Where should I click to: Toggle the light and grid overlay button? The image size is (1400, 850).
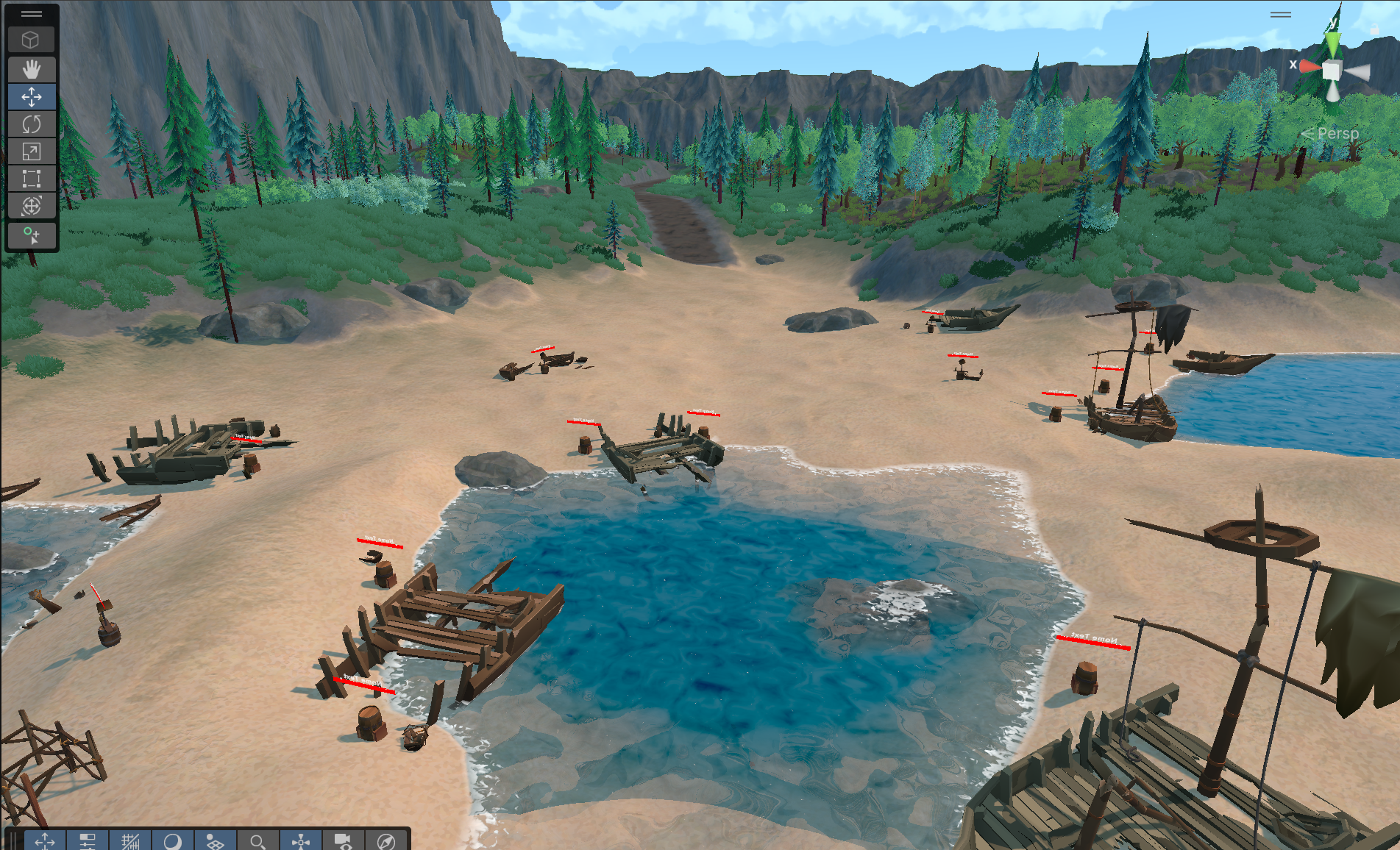215,840
